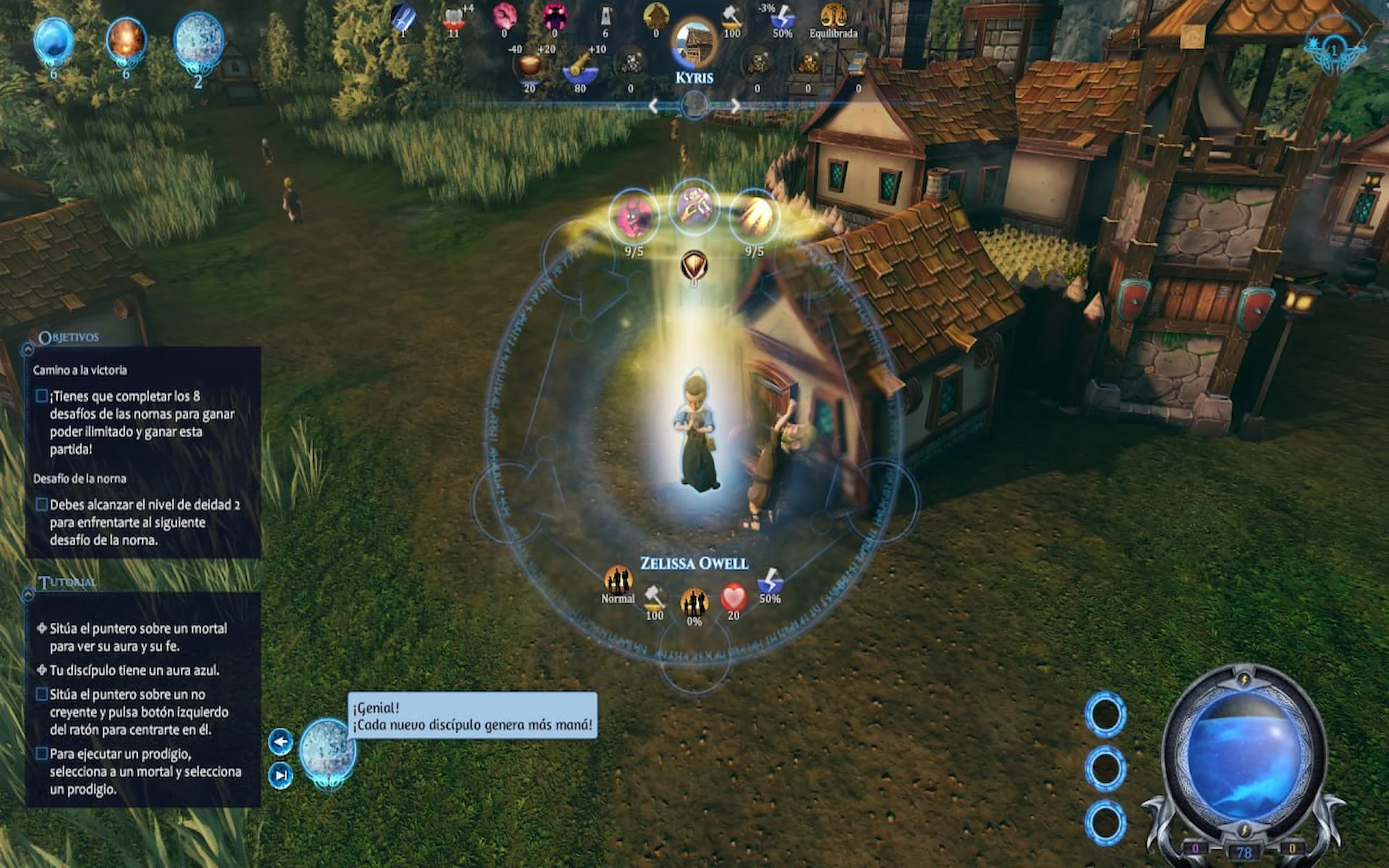Open the Kyris village portrait
The height and width of the screenshot is (868, 1389).
point(694,43)
